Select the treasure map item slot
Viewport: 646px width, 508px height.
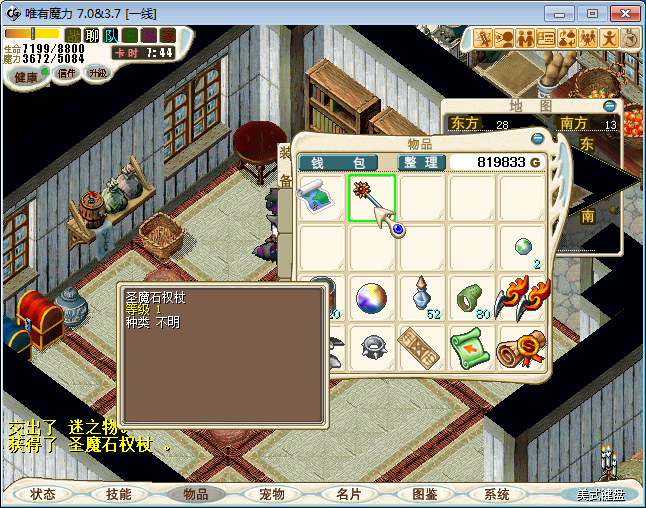click(x=322, y=197)
